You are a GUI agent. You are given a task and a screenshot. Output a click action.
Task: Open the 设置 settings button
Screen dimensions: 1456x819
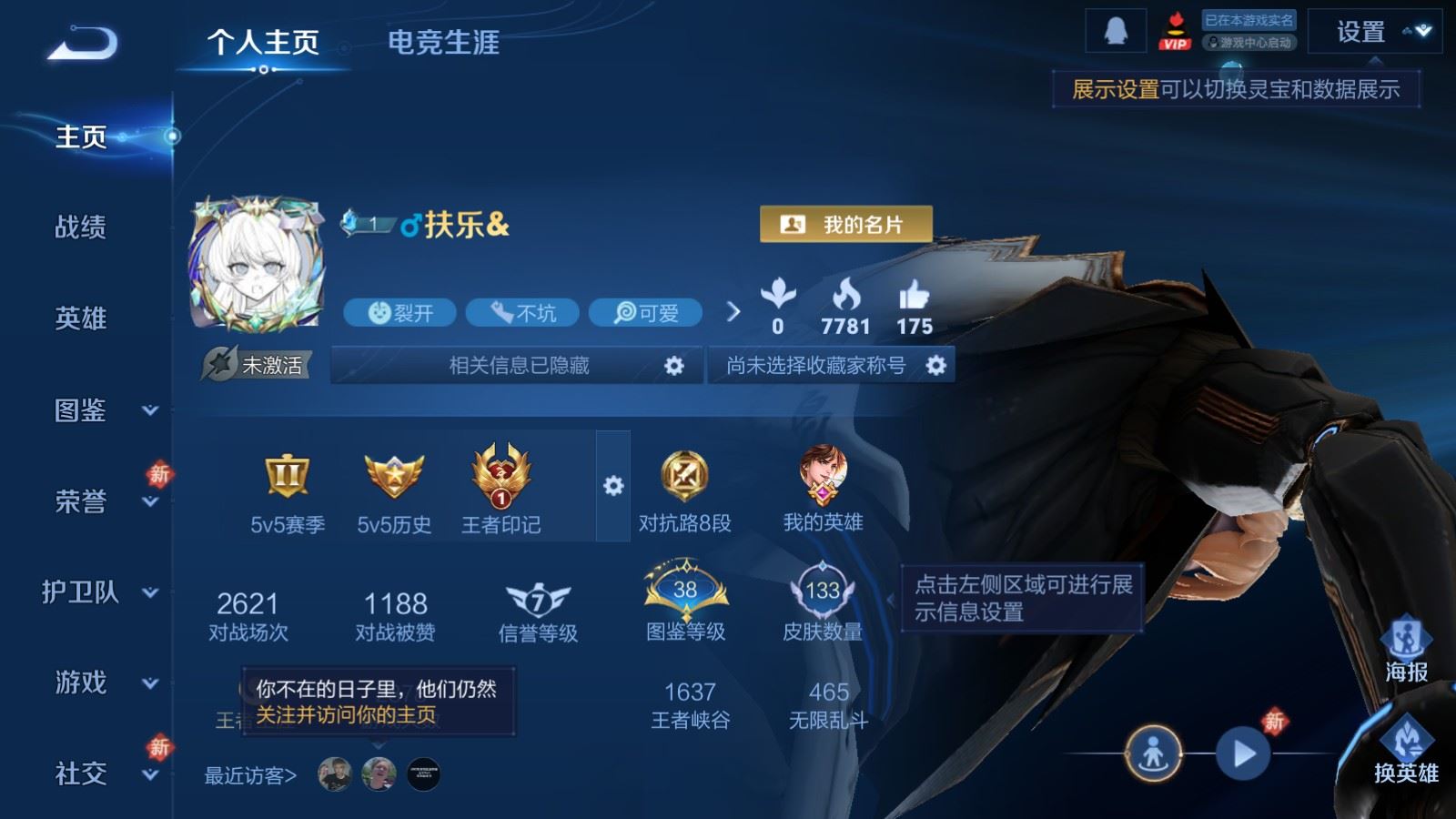coord(1360,33)
